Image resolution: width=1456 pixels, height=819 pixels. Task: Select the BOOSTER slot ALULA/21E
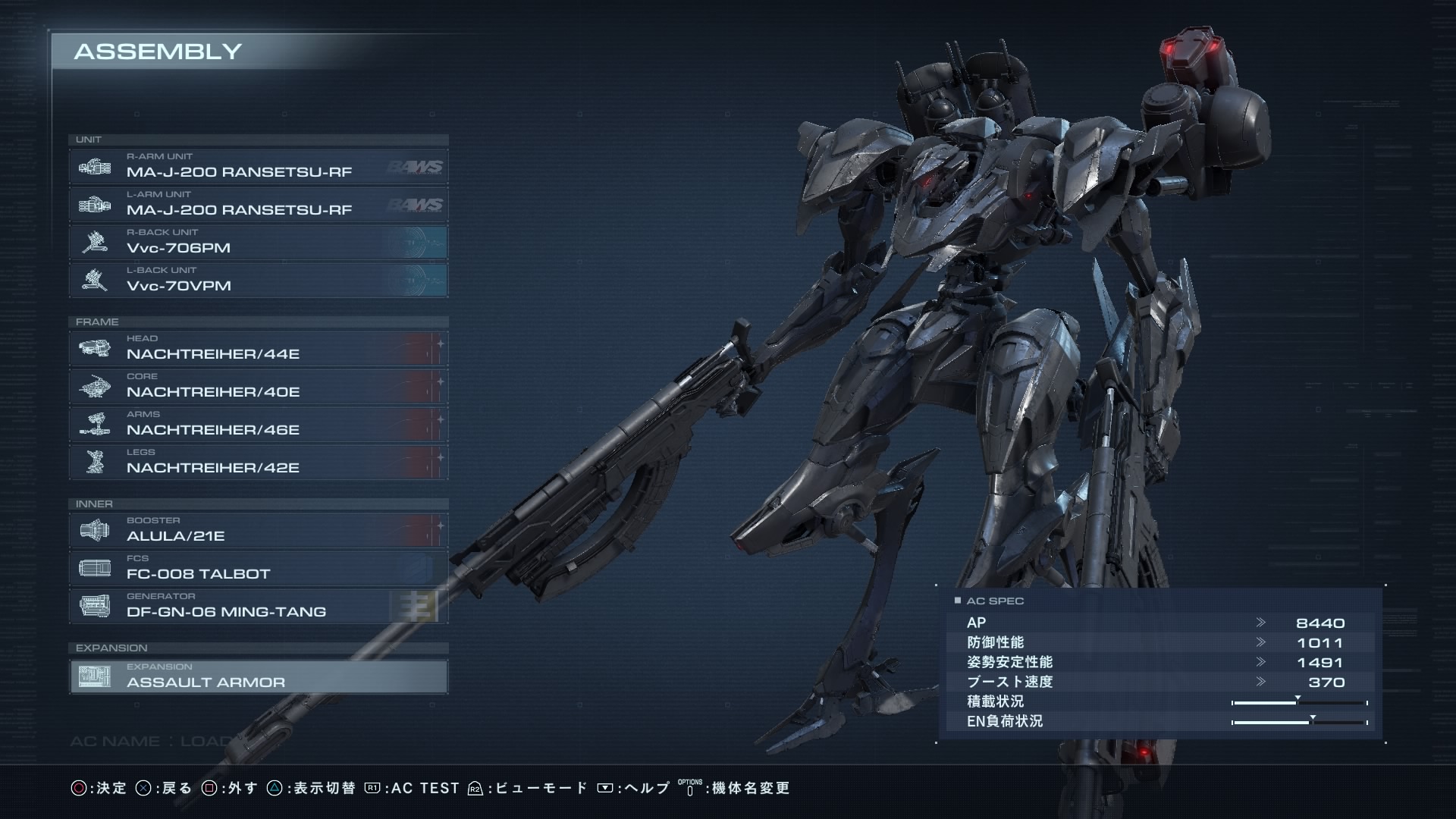click(258, 531)
